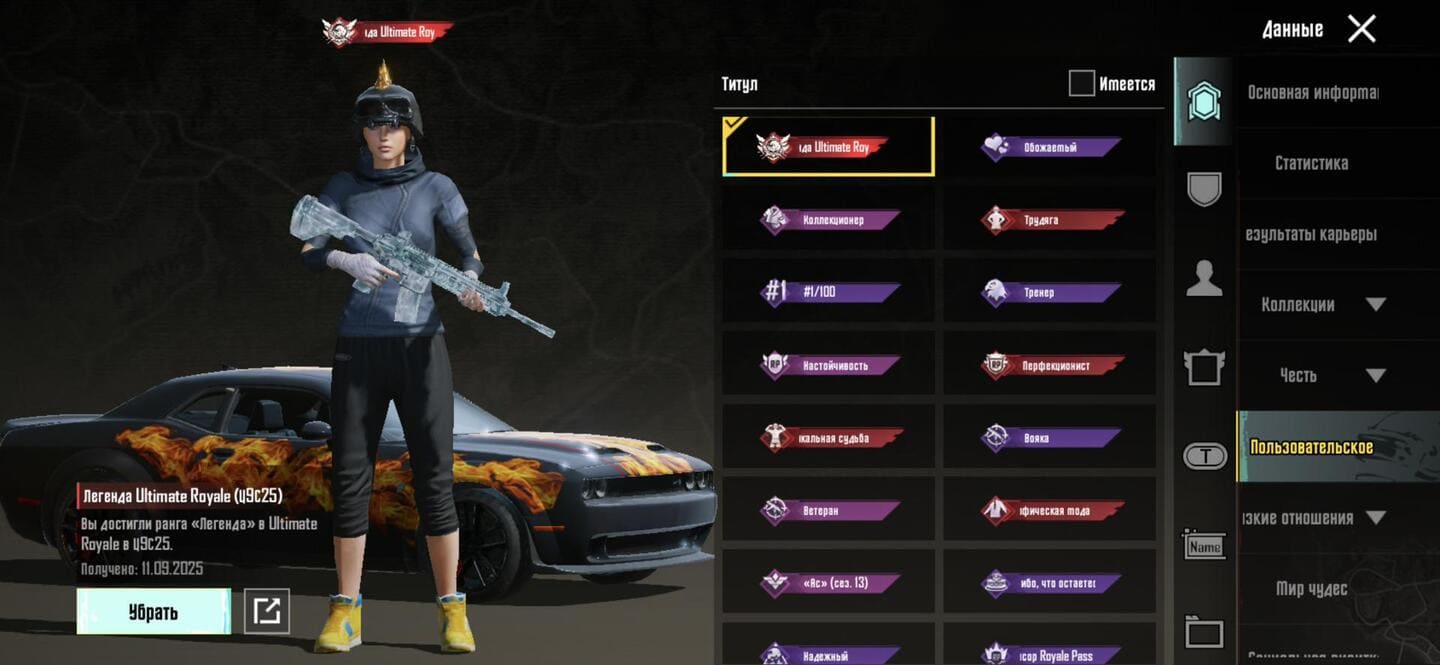Choose the Настойчивость title
Screen dimensions: 1440x665
829,365
